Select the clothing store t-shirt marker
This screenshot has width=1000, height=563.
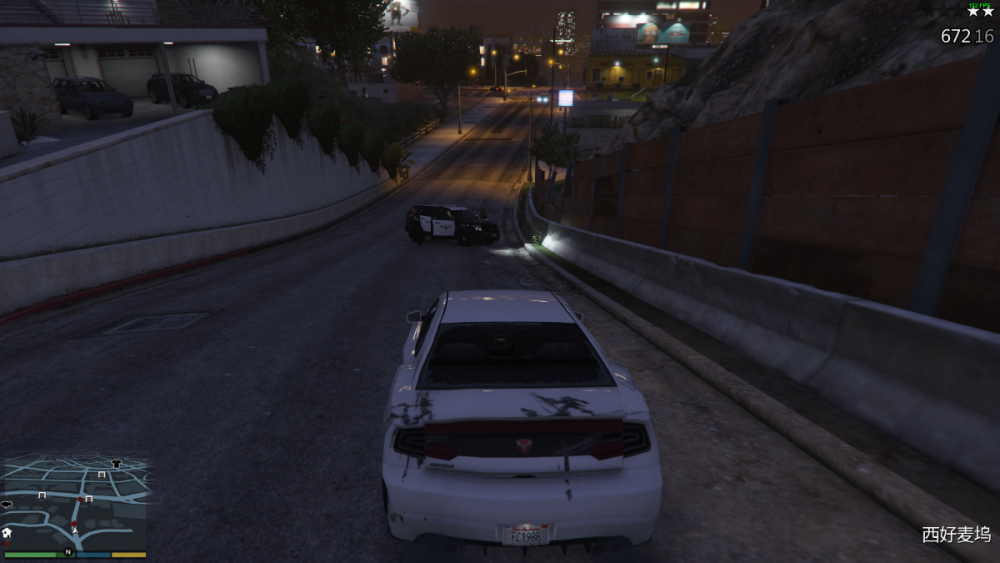pyautogui.click(x=116, y=464)
